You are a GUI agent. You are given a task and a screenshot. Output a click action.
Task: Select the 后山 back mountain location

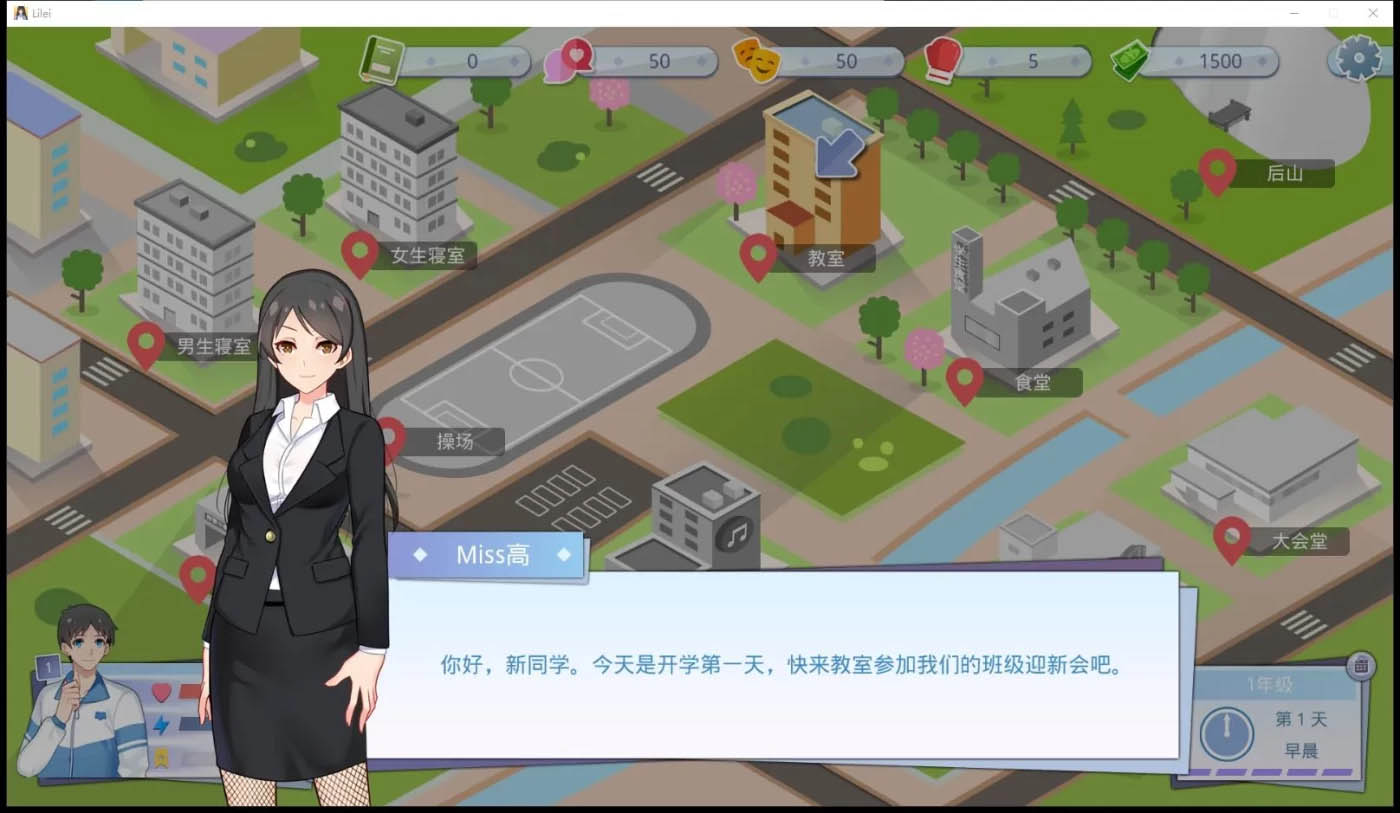tap(1218, 171)
